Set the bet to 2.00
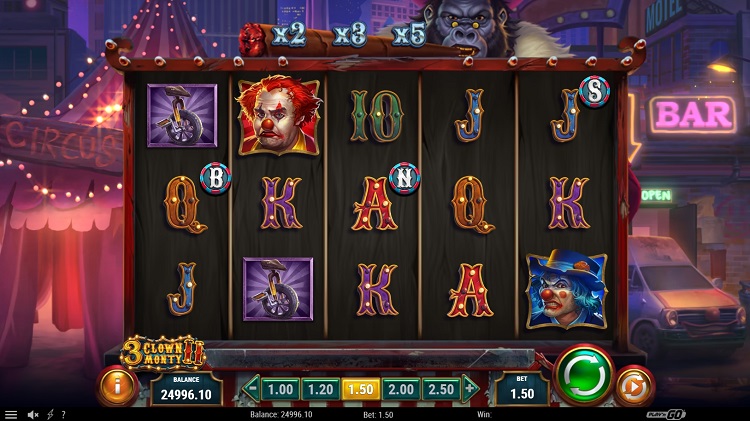 click(x=398, y=389)
